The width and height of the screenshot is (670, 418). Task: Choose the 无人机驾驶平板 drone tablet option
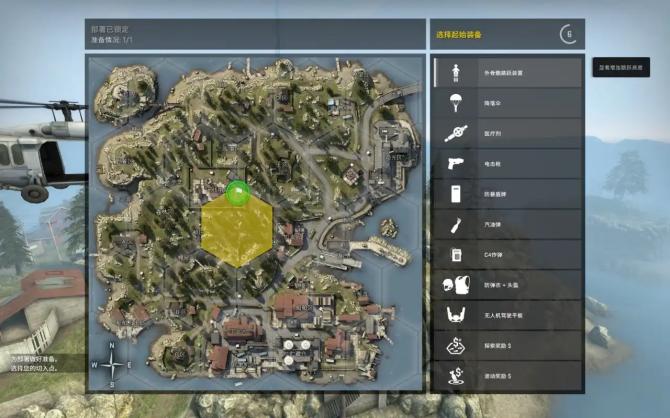tap(508, 316)
